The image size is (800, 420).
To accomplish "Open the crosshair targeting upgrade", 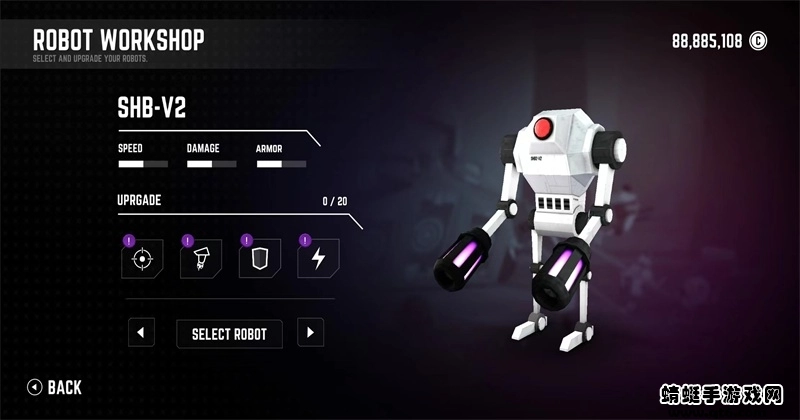I will (x=141, y=259).
